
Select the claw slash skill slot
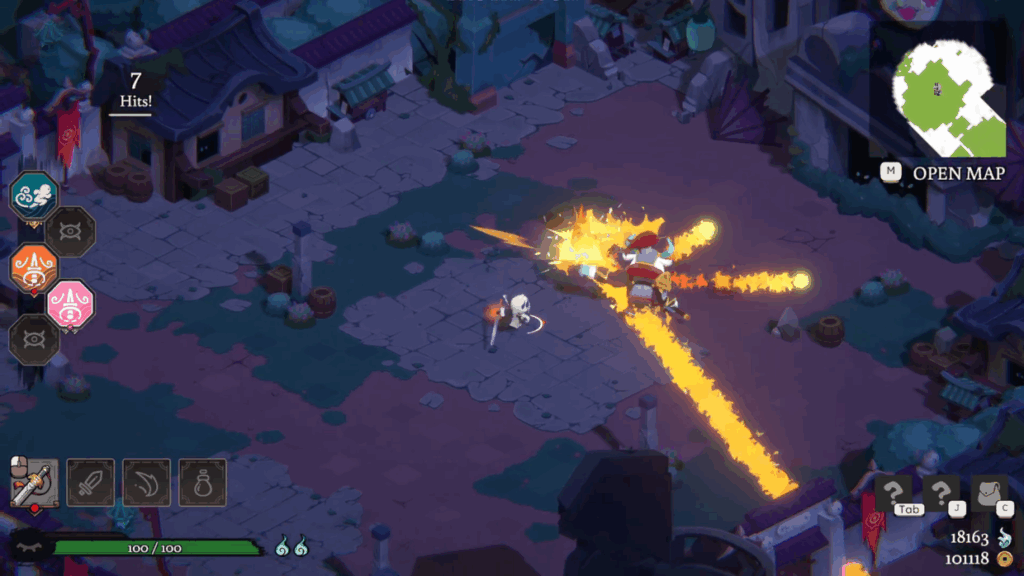[147, 482]
